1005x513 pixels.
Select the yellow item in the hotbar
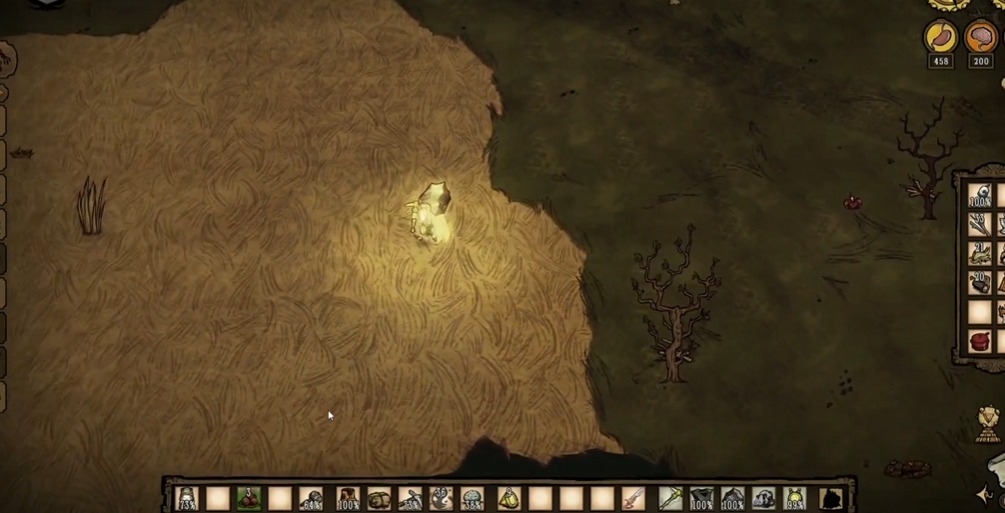(x=508, y=497)
